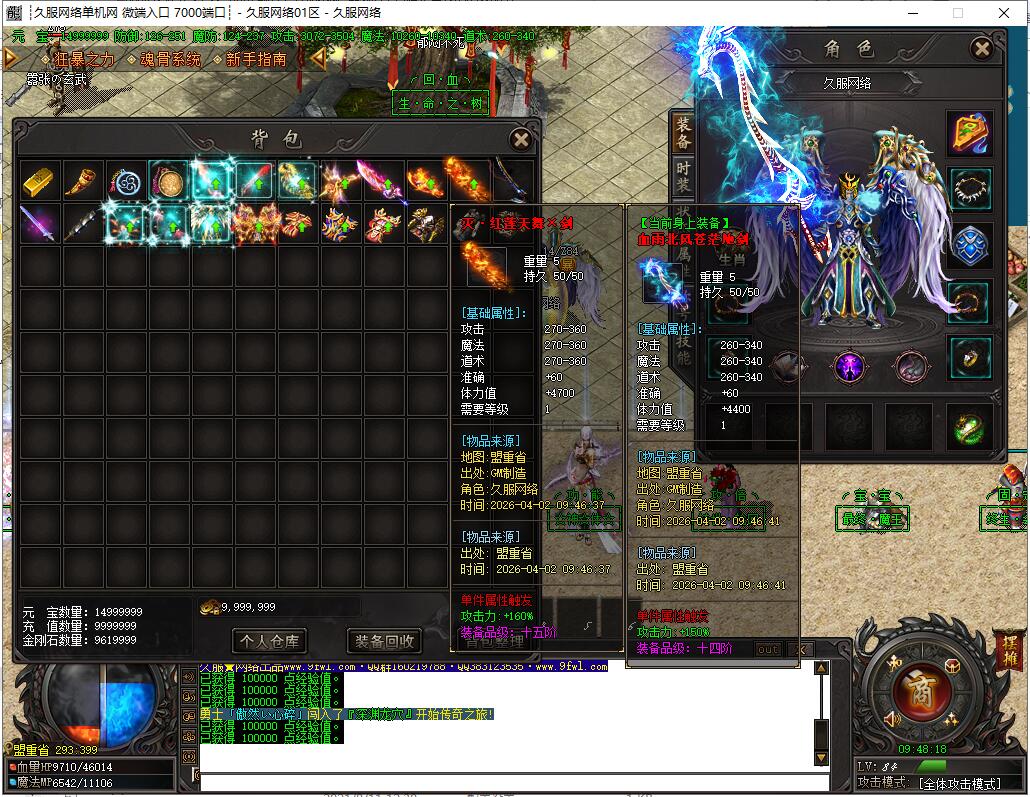Select the golden horn item slot
Screen dimensions: 1030x797
pyautogui.click(x=82, y=181)
